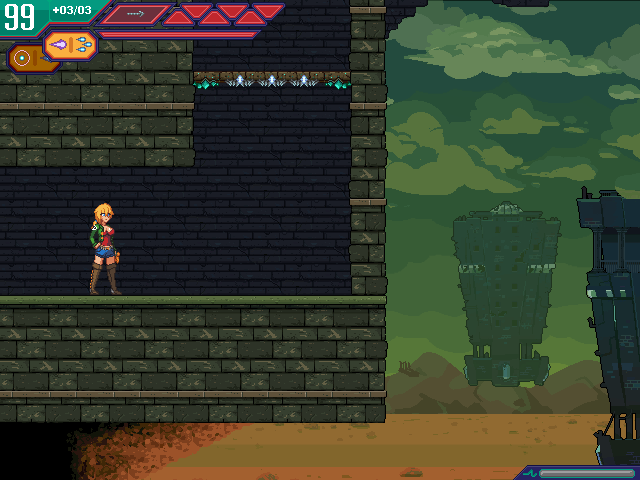Screen dimensions: 640x480
Task: Click the arrow ammo panel
Action: point(135,14)
